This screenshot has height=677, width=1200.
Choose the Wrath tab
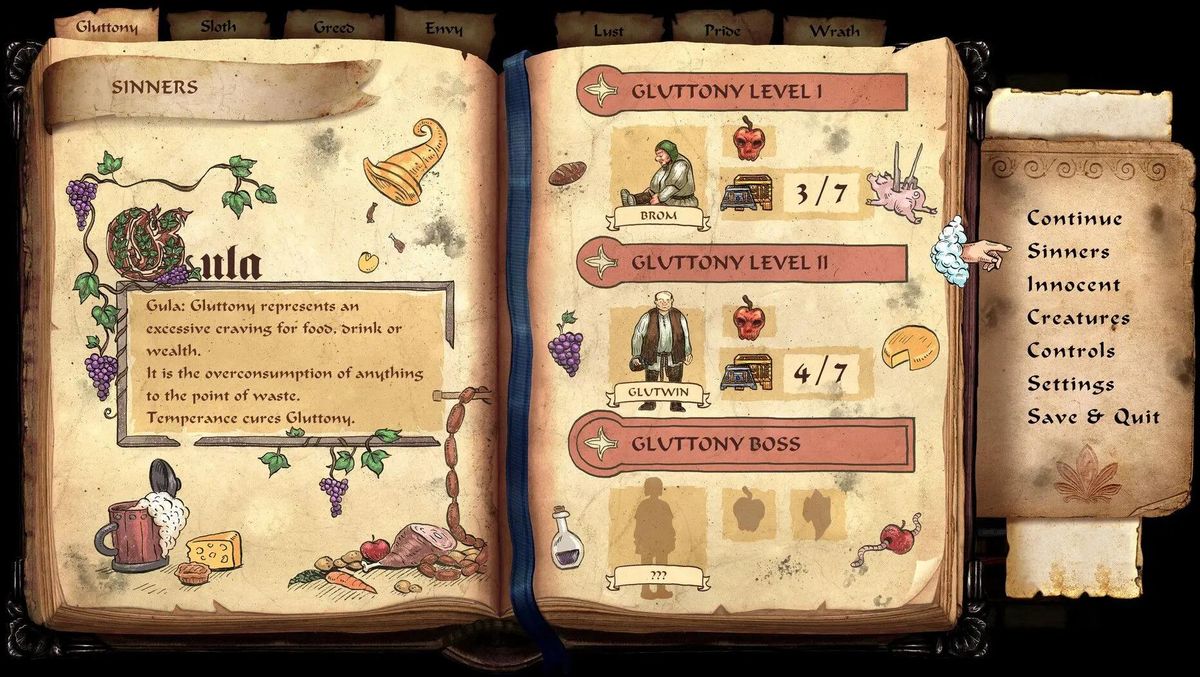(834, 30)
